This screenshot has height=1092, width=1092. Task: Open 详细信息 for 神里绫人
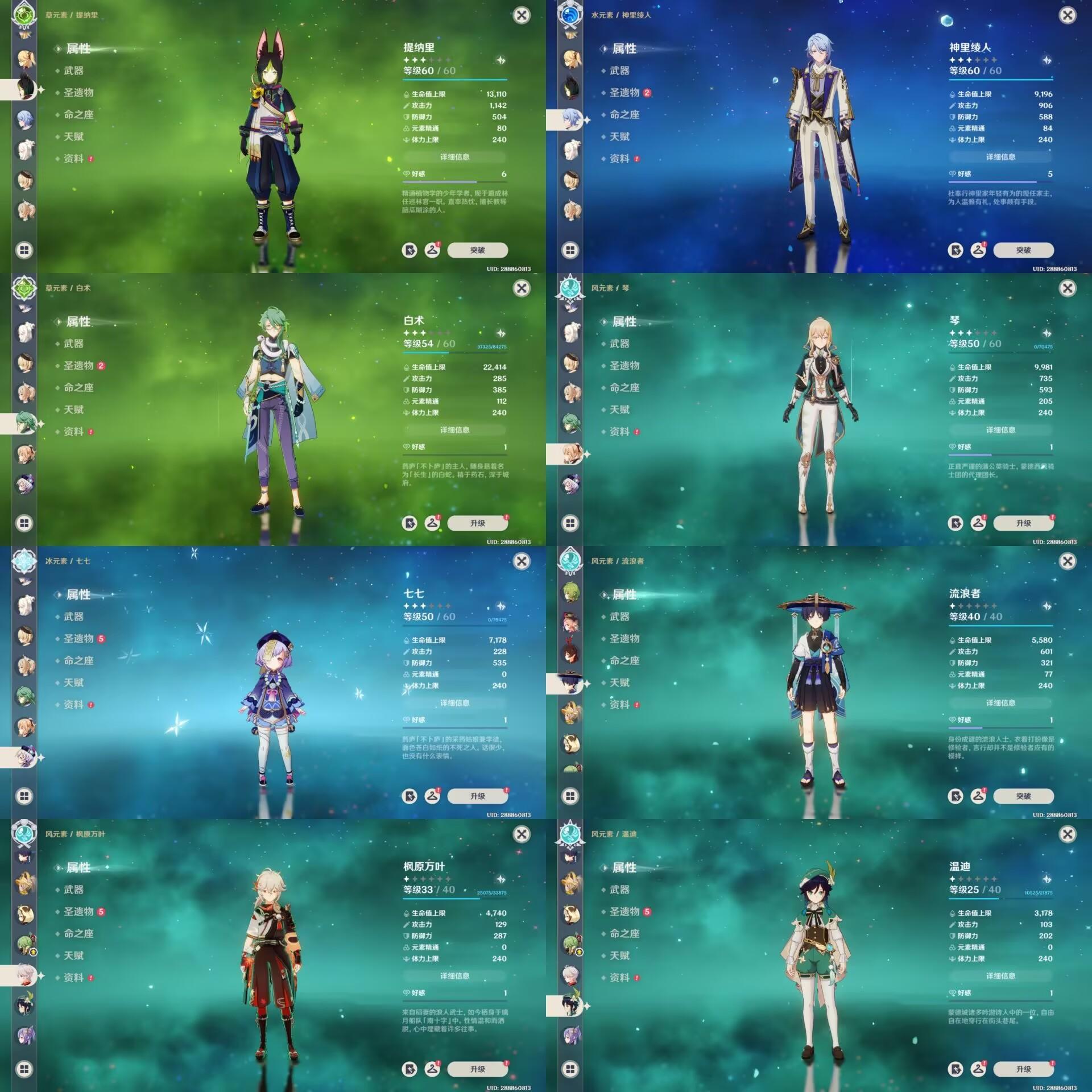click(1000, 157)
